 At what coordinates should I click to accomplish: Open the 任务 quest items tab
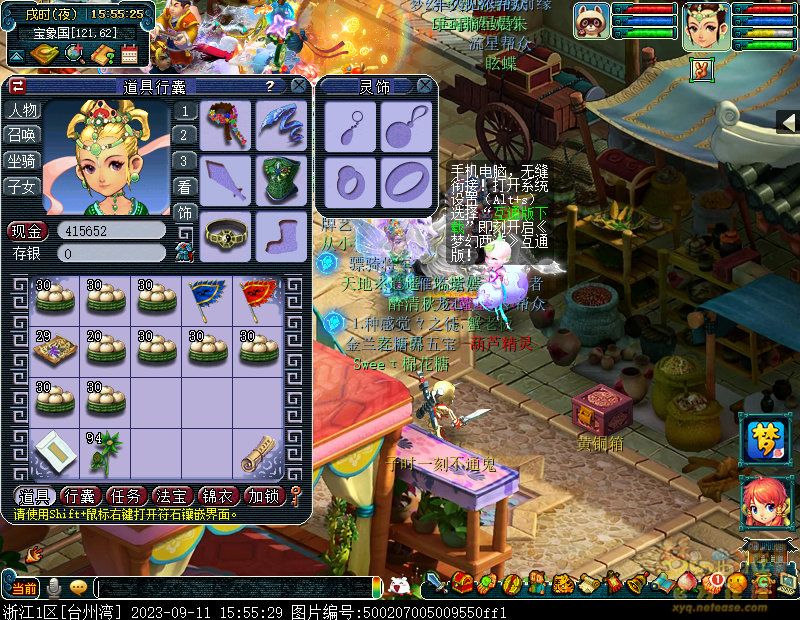coord(125,495)
